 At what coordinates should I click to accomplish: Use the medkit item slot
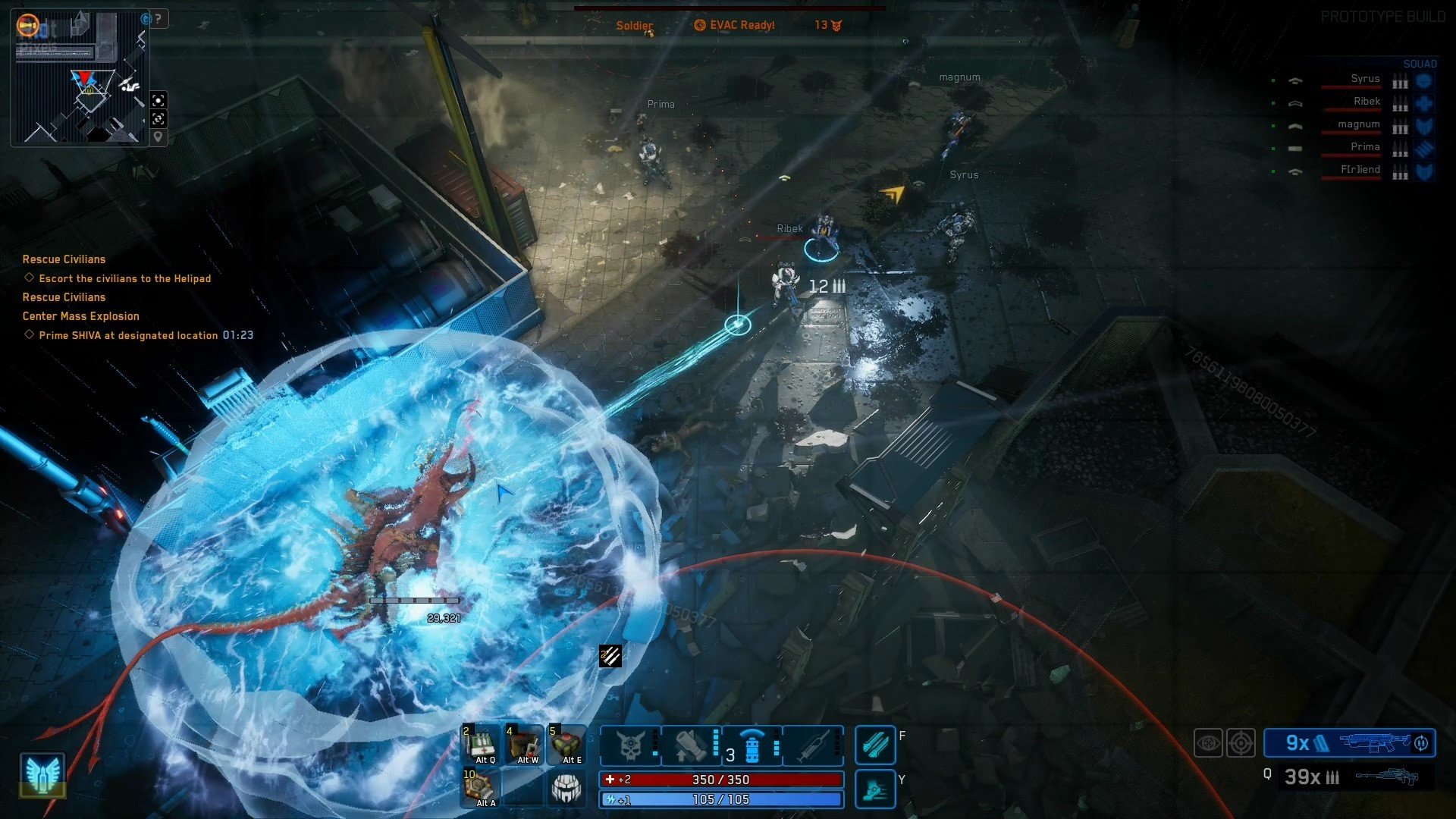(481, 745)
